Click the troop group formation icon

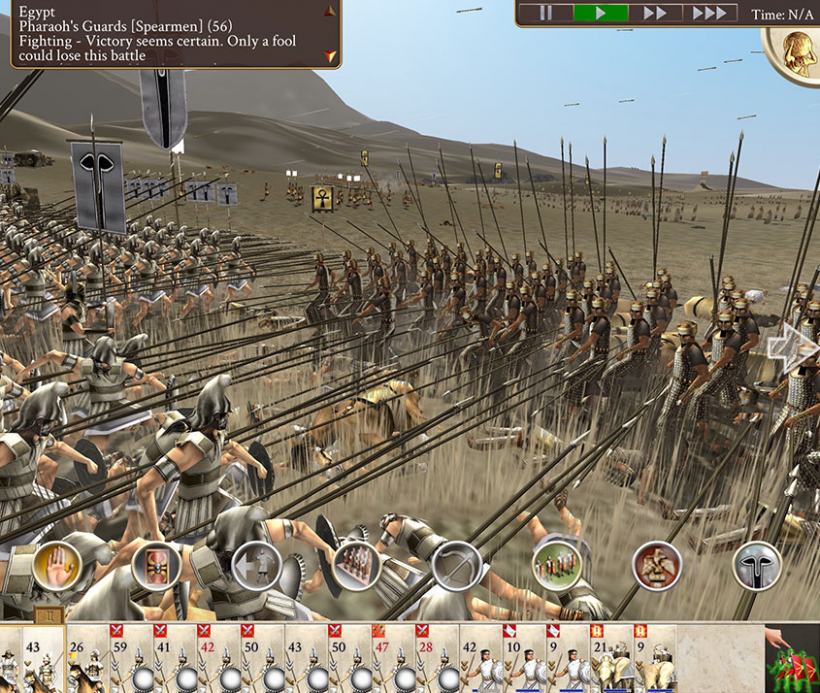(x=557, y=566)
